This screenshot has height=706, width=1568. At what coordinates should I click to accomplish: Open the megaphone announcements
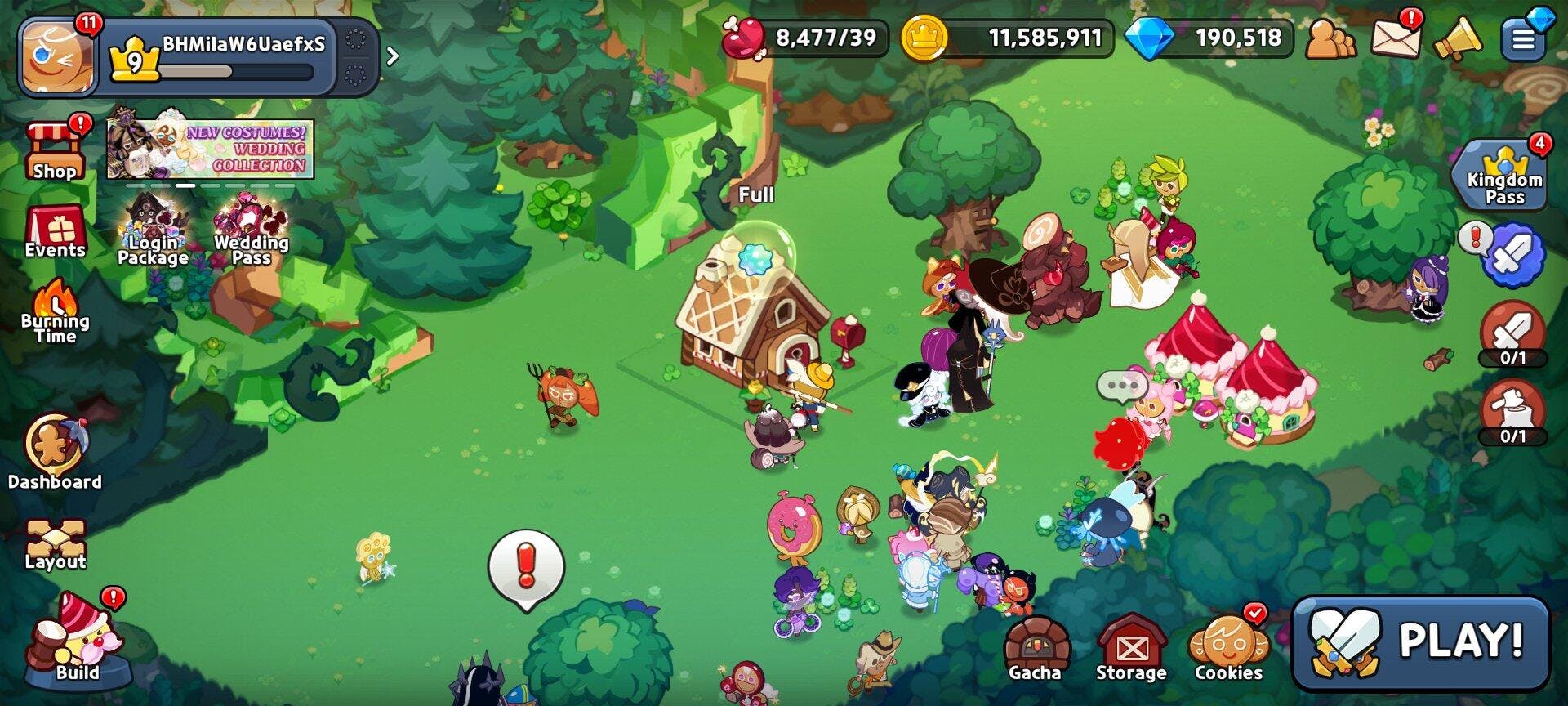[1458, 38]
